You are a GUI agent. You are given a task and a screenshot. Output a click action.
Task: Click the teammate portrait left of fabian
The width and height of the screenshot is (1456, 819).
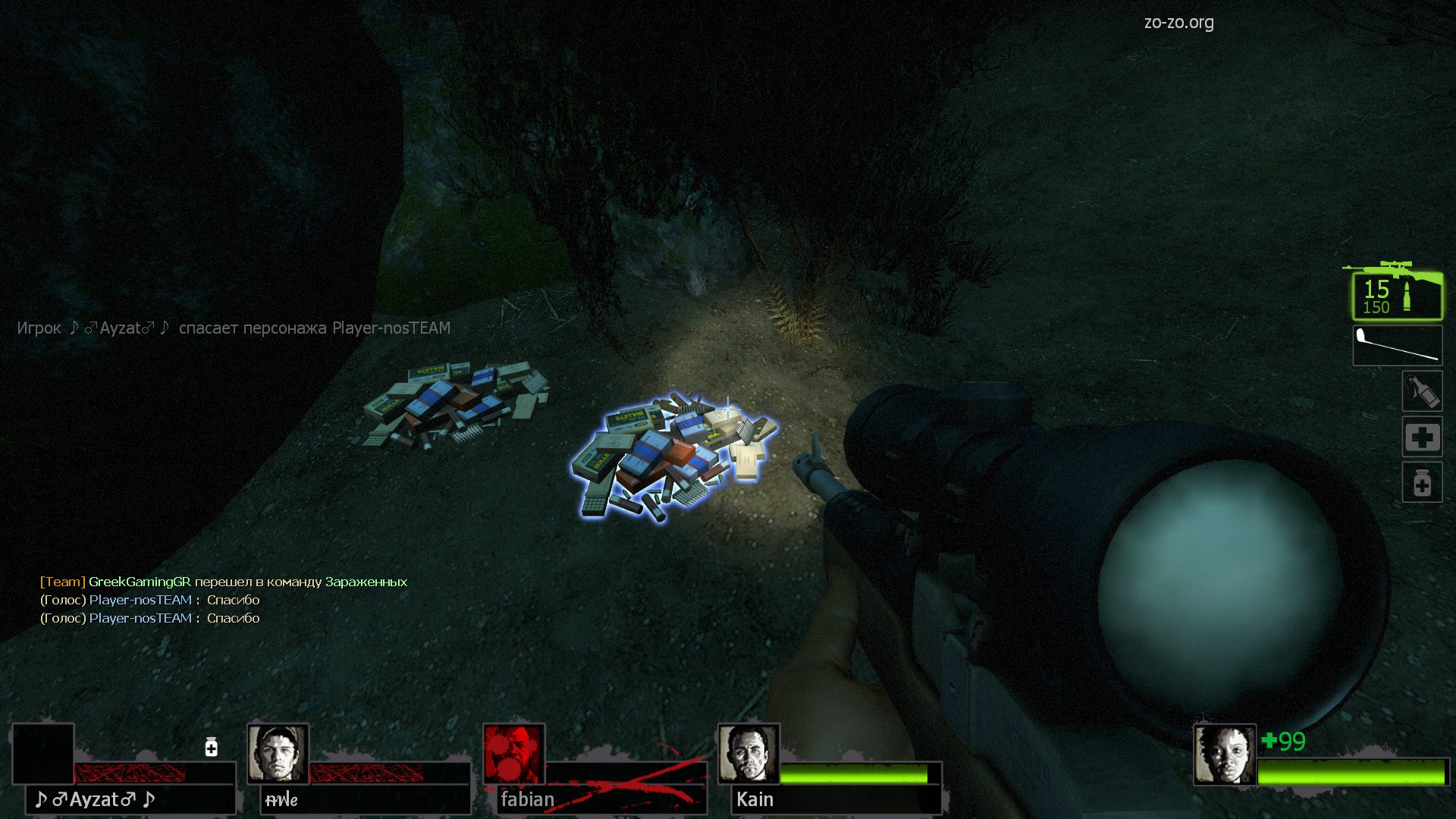click(278, 754)
